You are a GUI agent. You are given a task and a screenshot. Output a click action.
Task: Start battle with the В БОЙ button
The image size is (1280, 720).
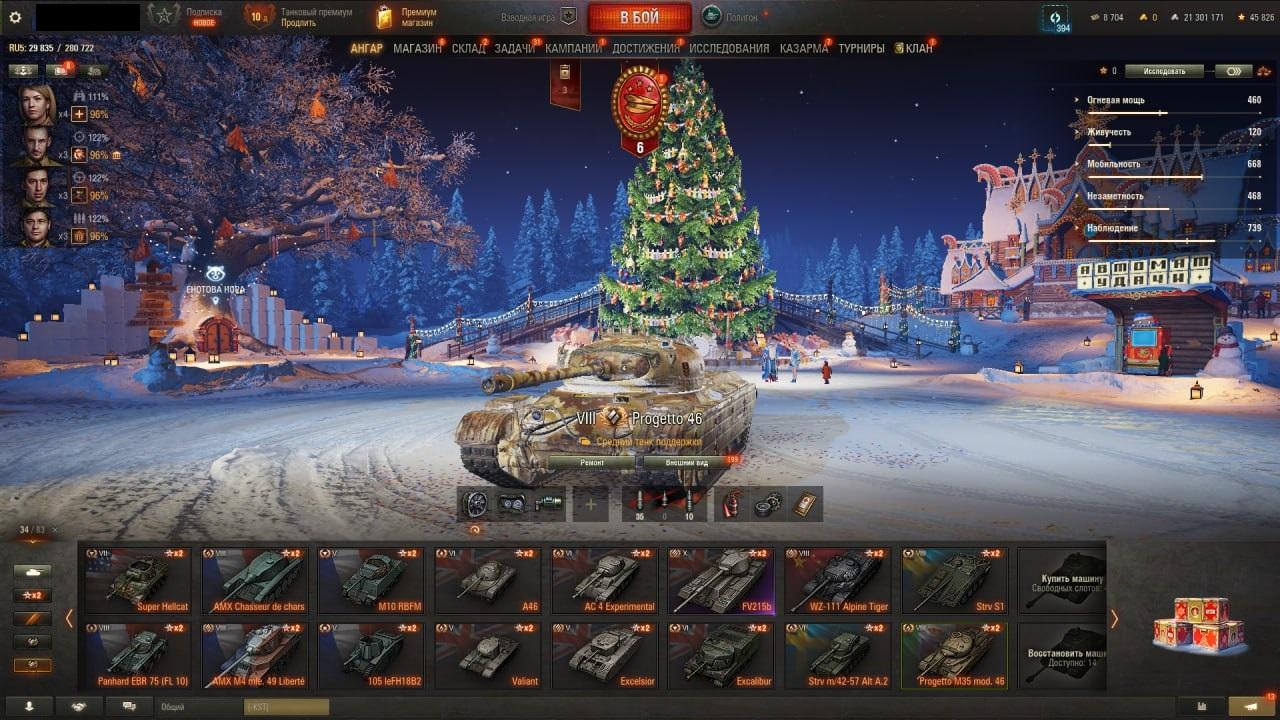639,17
